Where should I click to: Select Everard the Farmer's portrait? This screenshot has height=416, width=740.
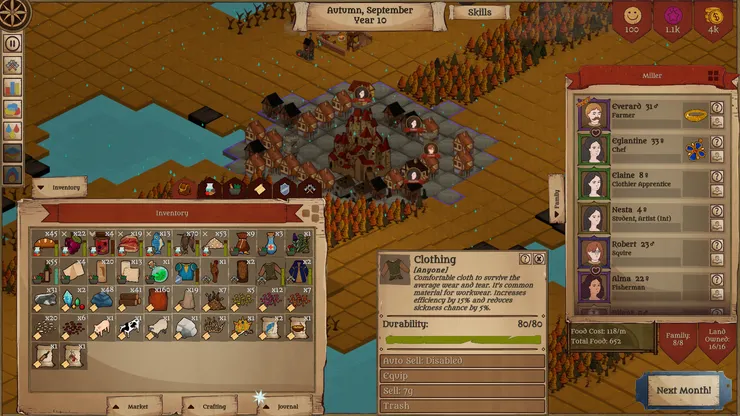[594, 114]
